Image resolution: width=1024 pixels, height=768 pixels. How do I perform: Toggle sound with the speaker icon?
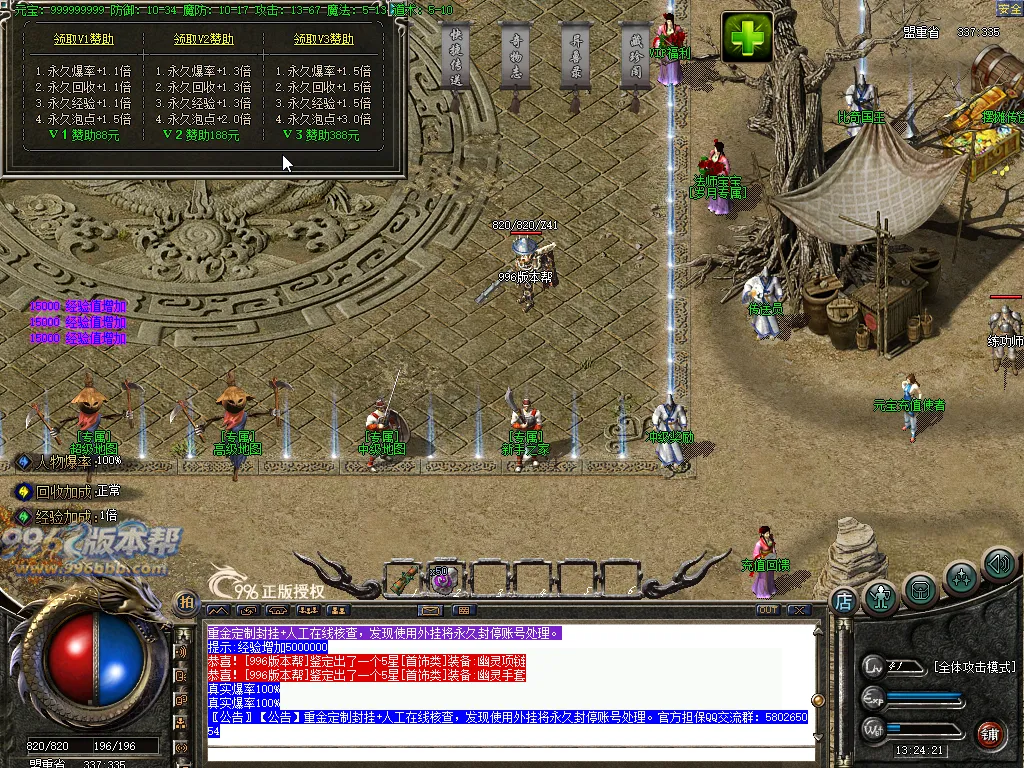(x=998, y=563)
